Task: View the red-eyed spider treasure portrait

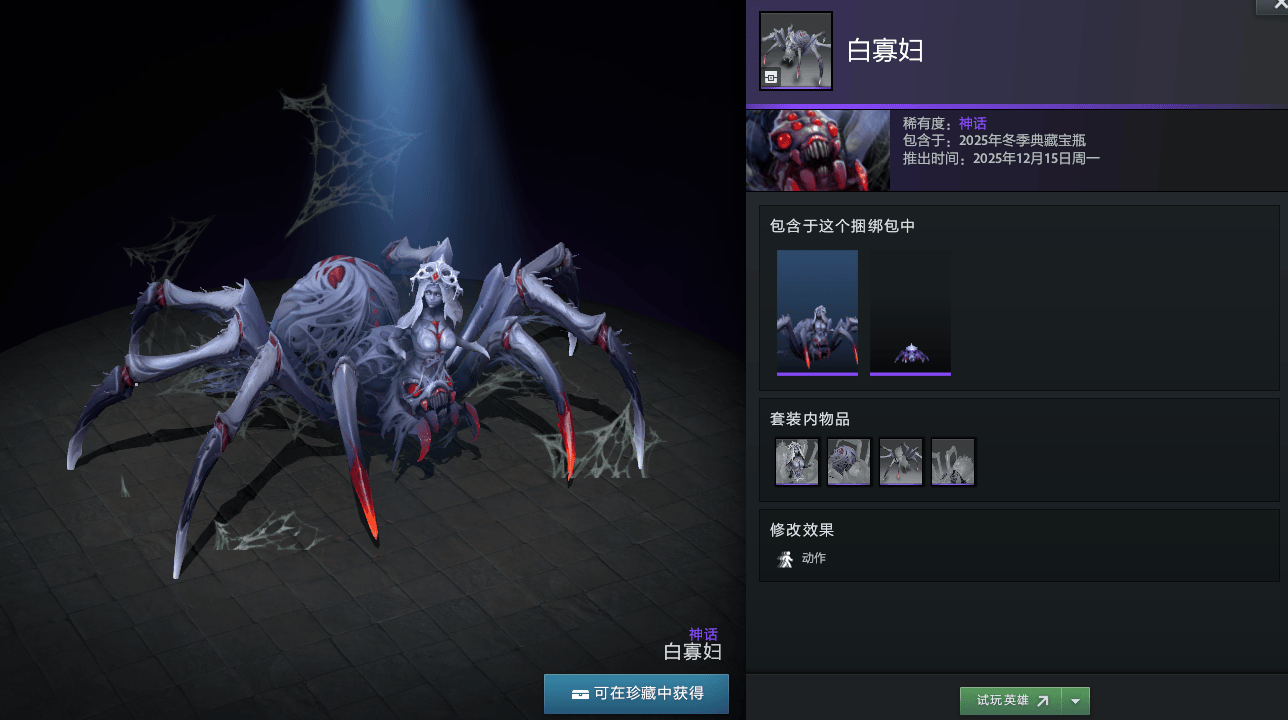Action: tap(818, 150)
